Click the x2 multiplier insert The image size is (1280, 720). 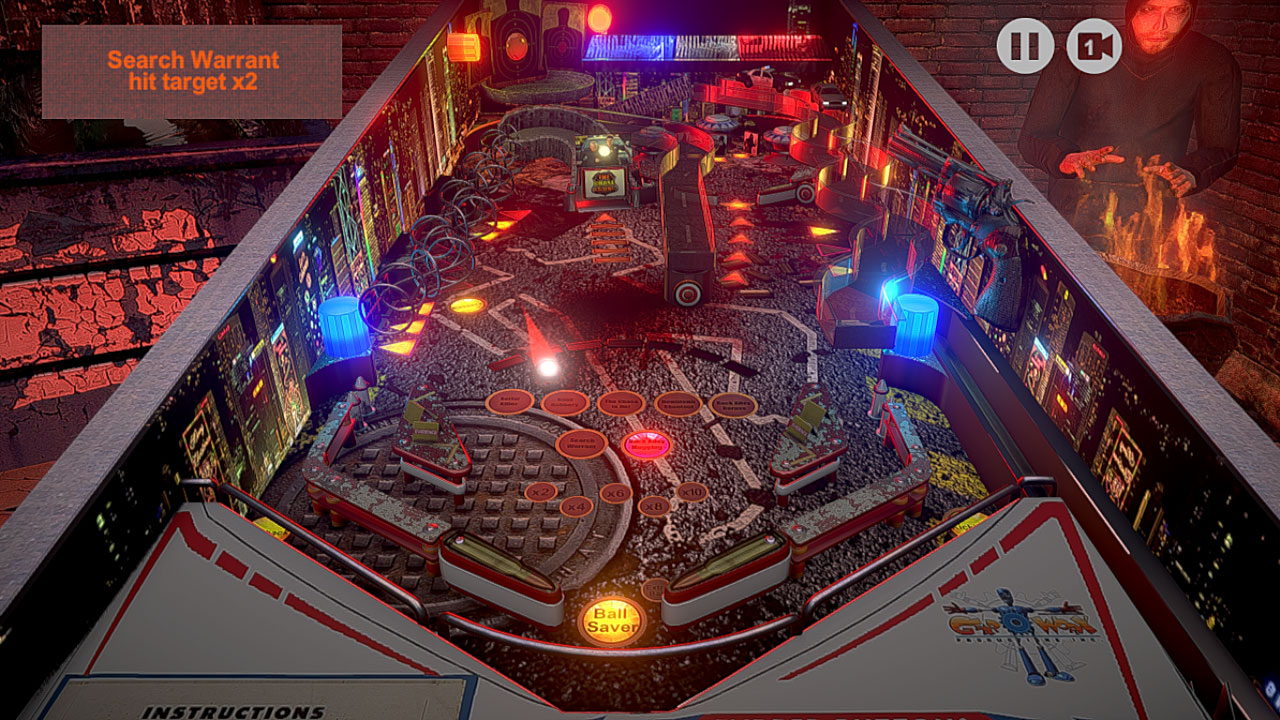541,494
